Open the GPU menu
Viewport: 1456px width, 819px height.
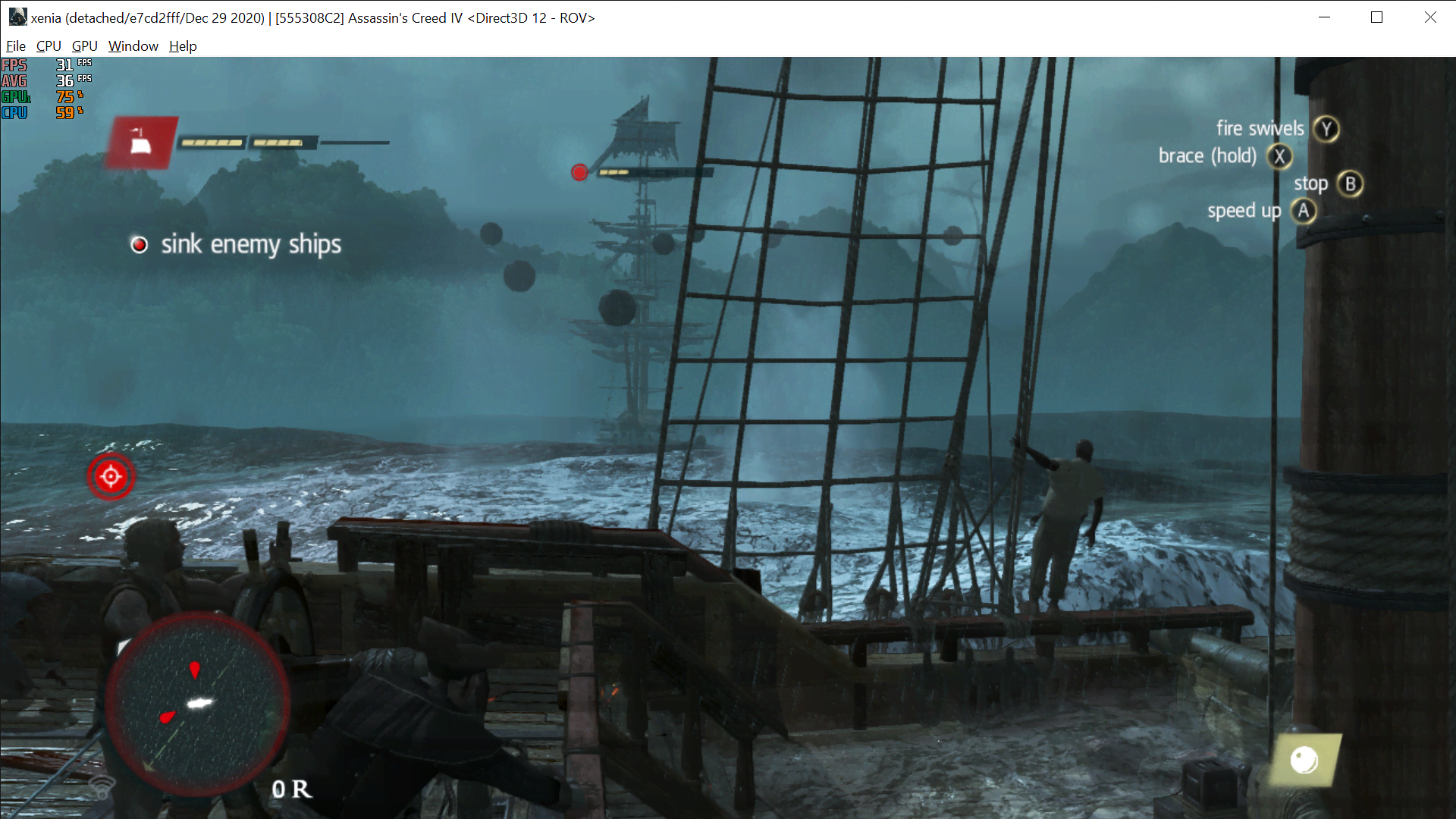tap(83, 45)
